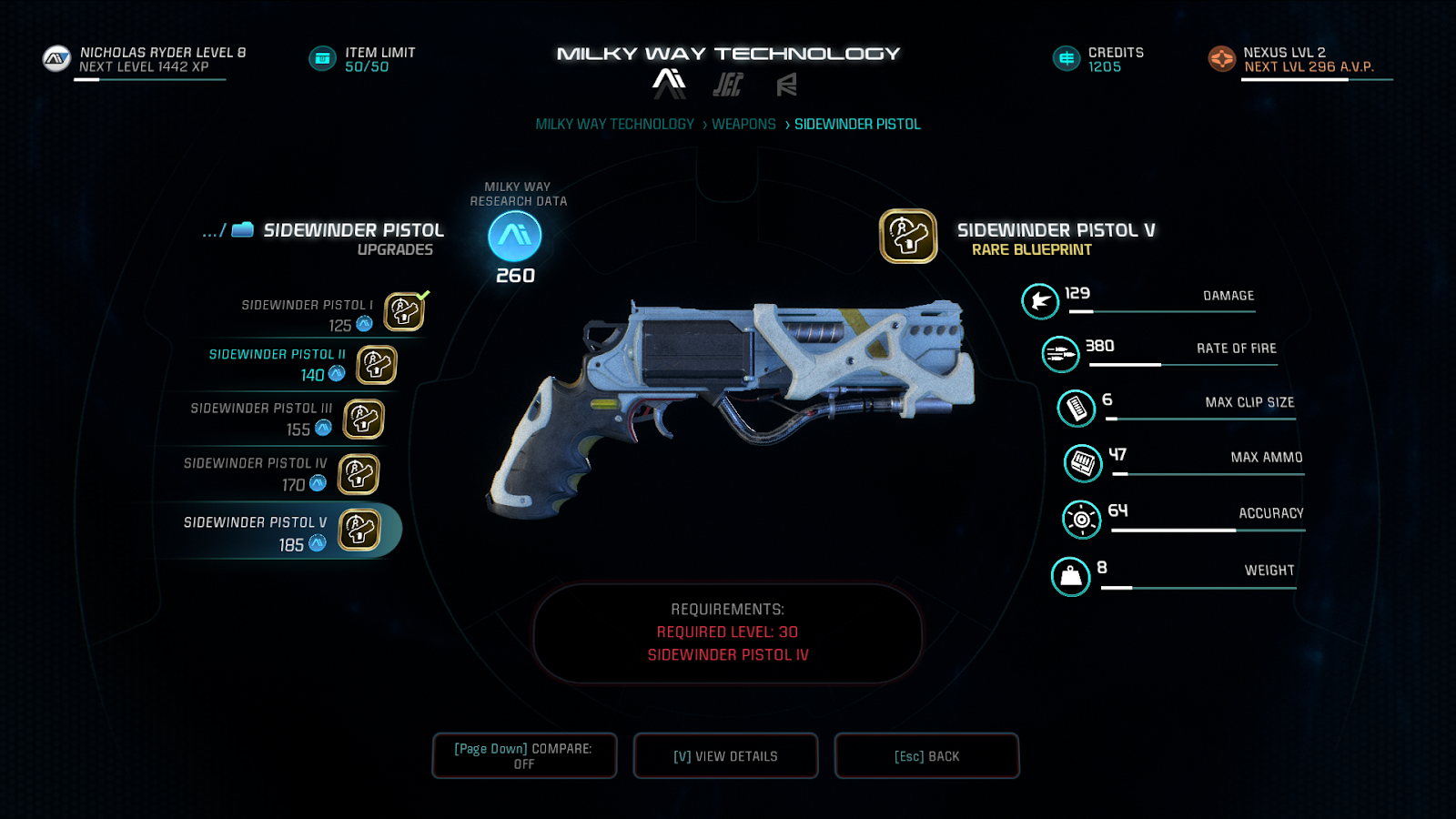Go up via the parent folder icon
The image size is (1456, 819).
pyautogui.click(x=241, y=230)
